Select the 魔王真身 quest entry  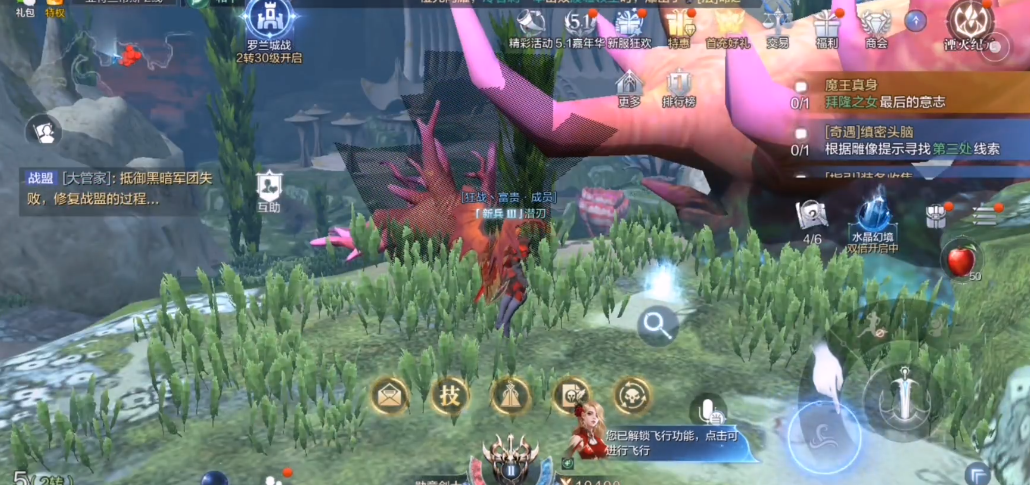point(880,95)
